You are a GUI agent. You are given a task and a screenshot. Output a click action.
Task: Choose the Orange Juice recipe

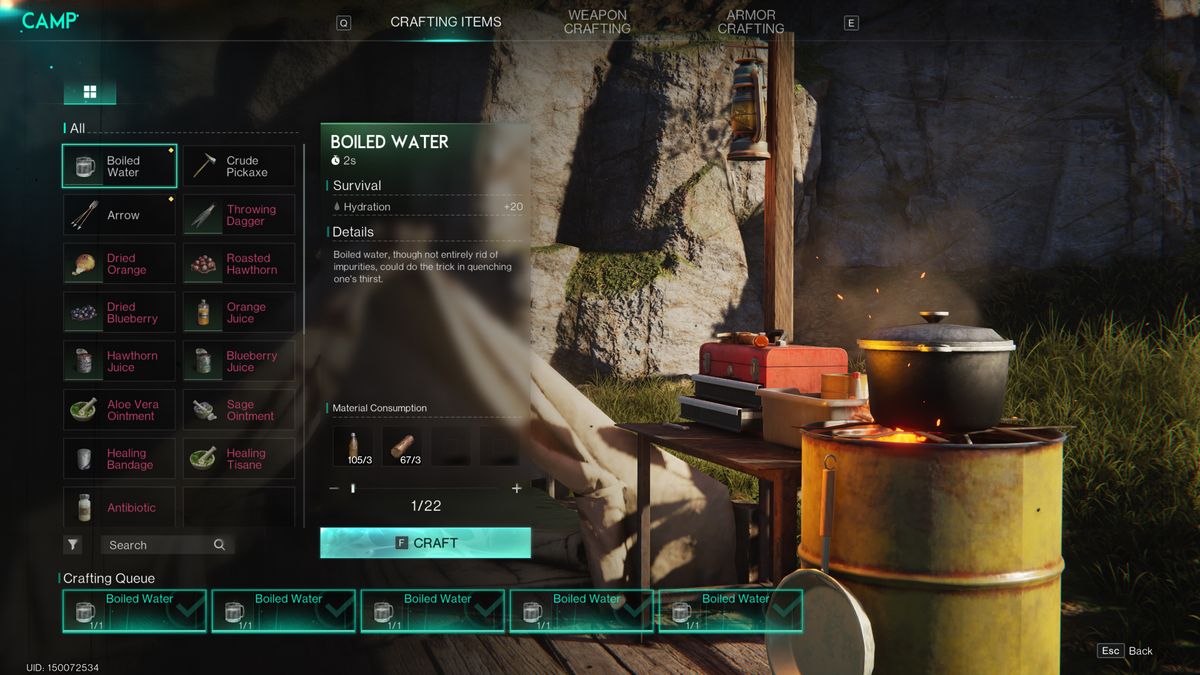239,313
